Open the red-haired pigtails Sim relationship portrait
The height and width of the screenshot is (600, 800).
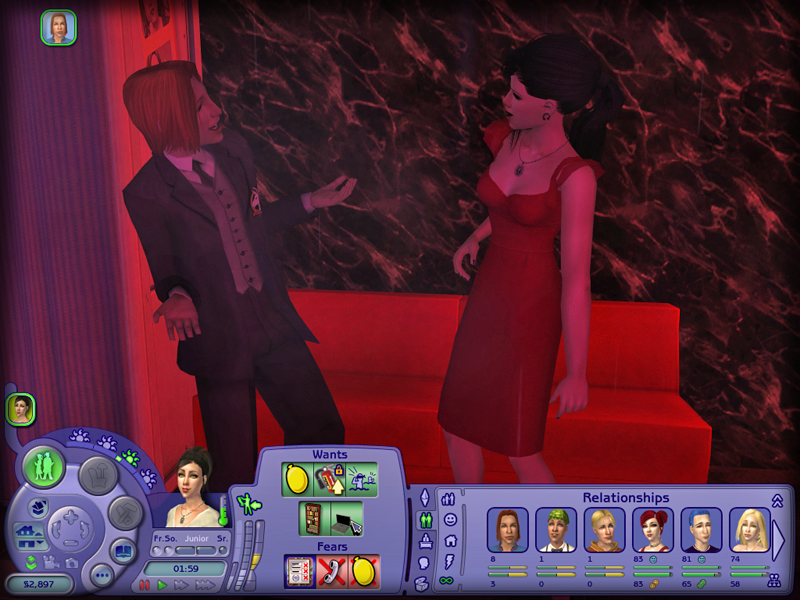pos(653,530)
